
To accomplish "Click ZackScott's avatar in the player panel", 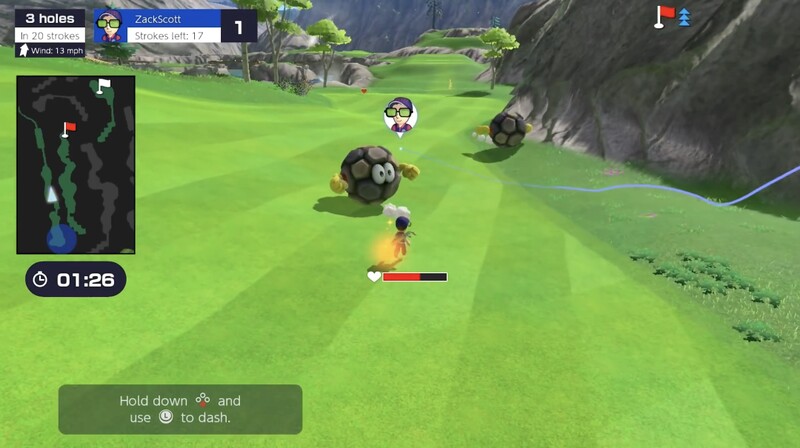I will (x=108, y=25).
